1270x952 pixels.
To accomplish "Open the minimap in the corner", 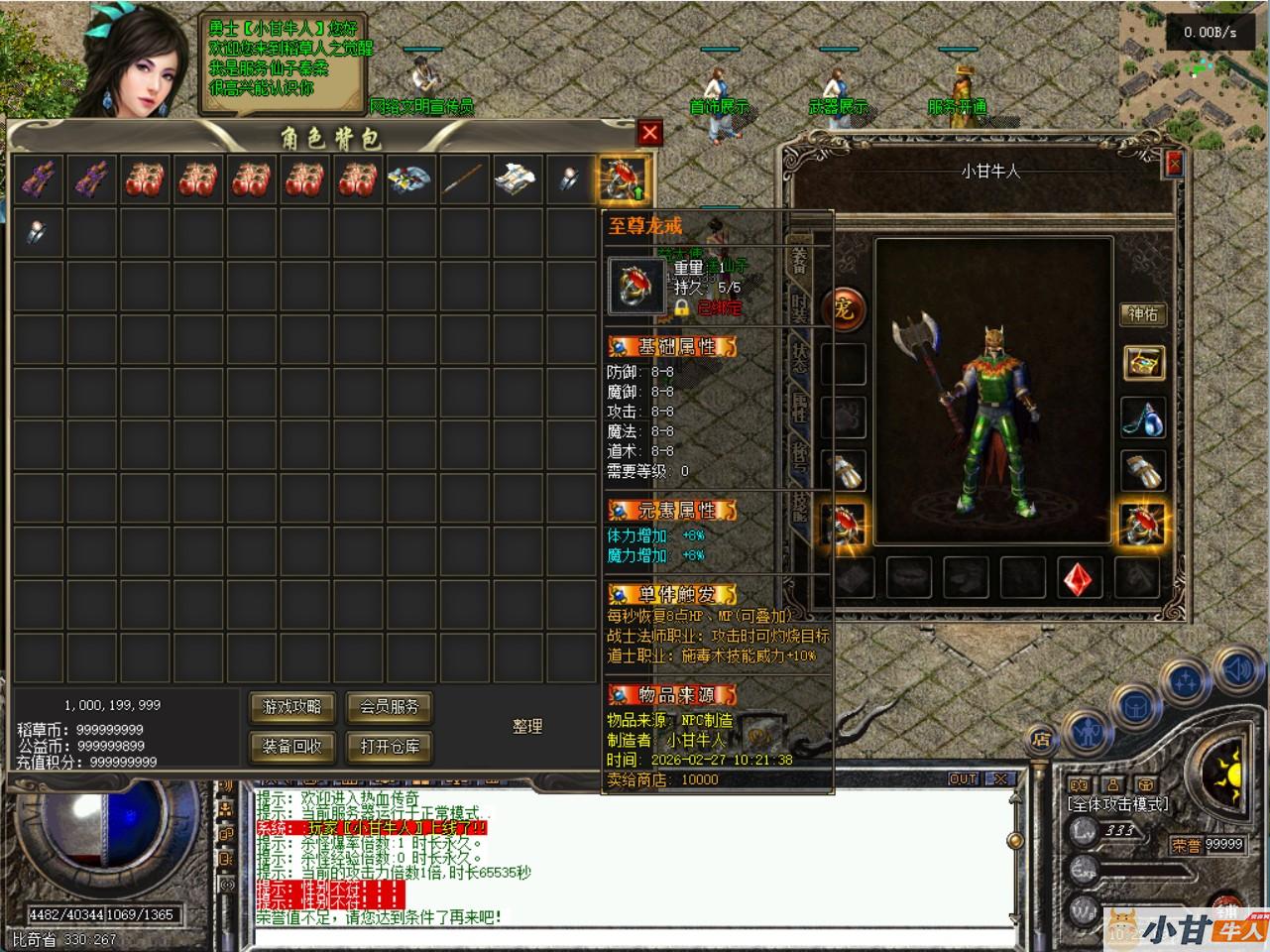I will [1194, 59].
